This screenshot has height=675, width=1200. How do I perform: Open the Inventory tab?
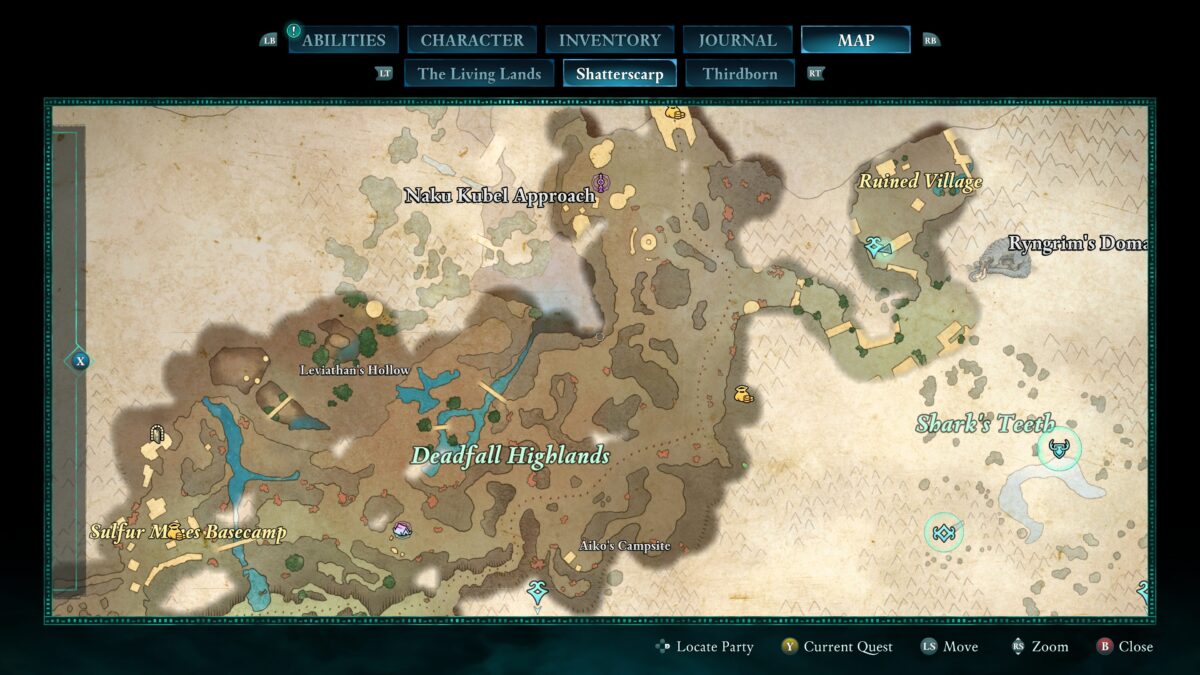coord(609,40)
